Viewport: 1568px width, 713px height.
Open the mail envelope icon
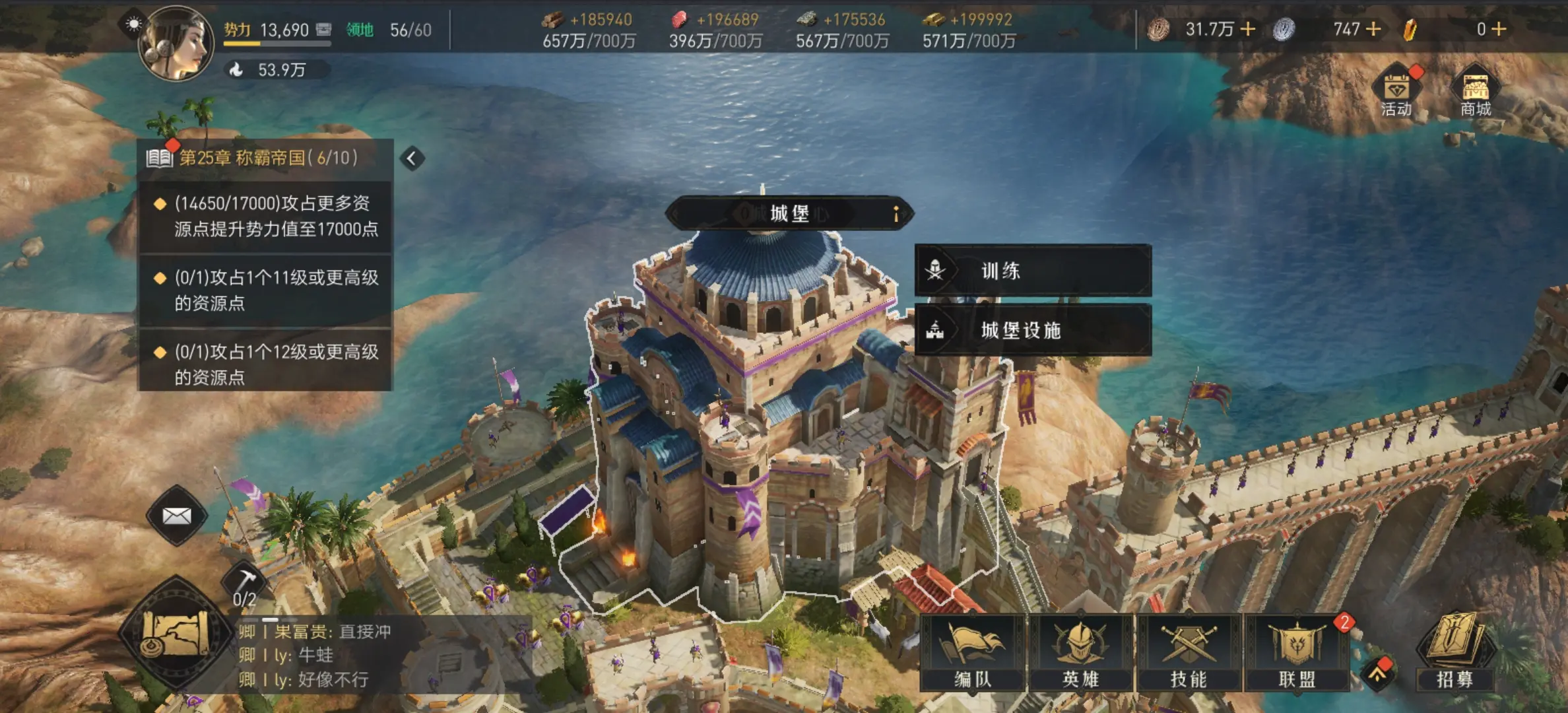[x=176, y=516]
